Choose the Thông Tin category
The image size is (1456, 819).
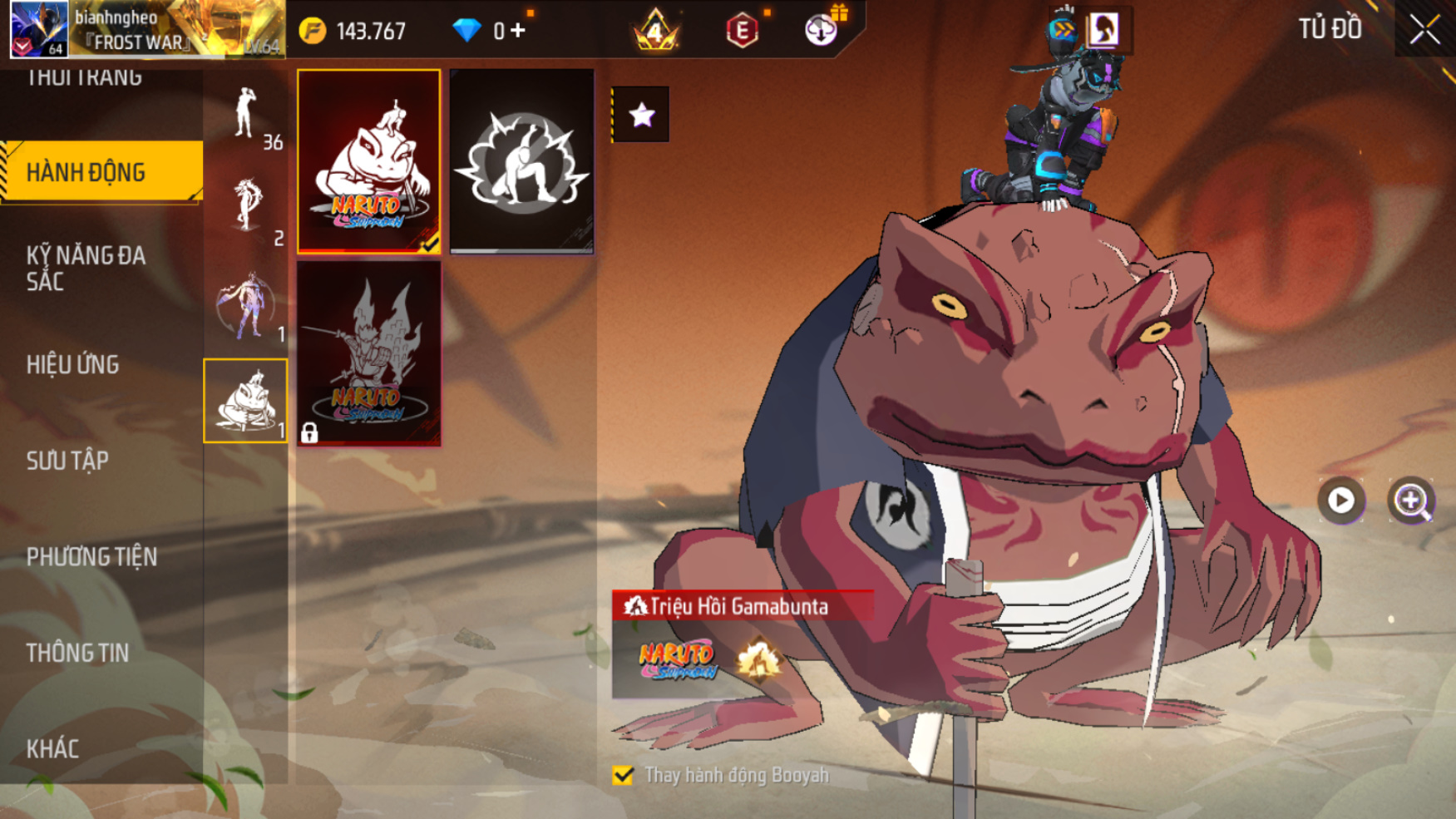tap(77, 653)
